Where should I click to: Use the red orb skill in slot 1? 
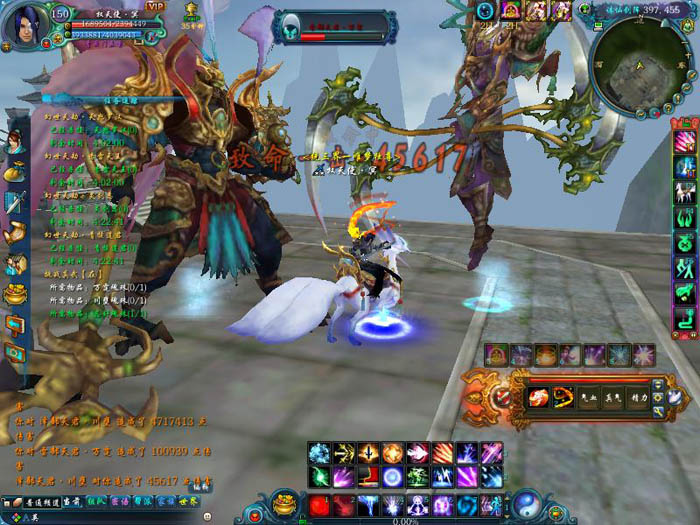click(319, 505)
